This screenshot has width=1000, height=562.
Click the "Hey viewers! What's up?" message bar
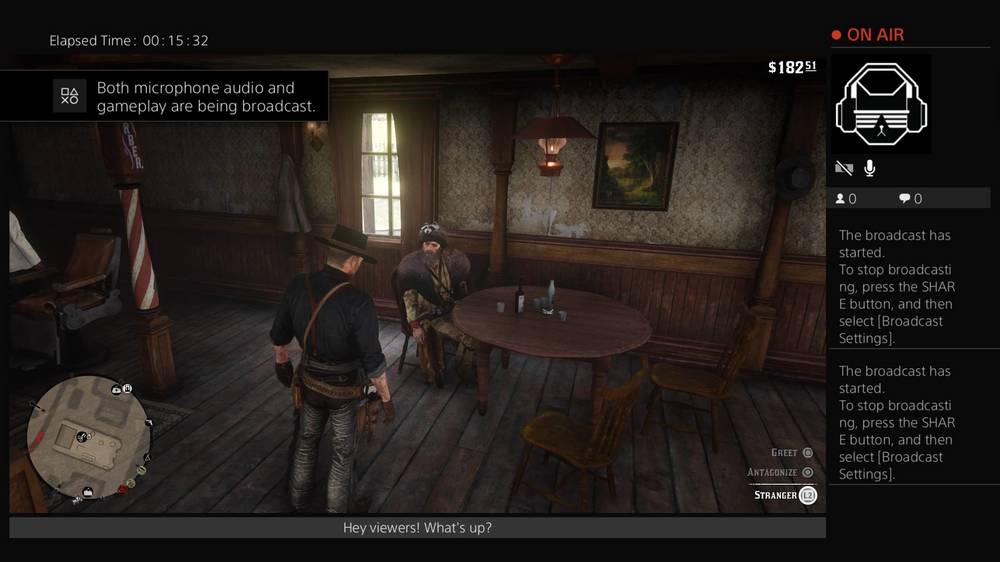[417, 528]
